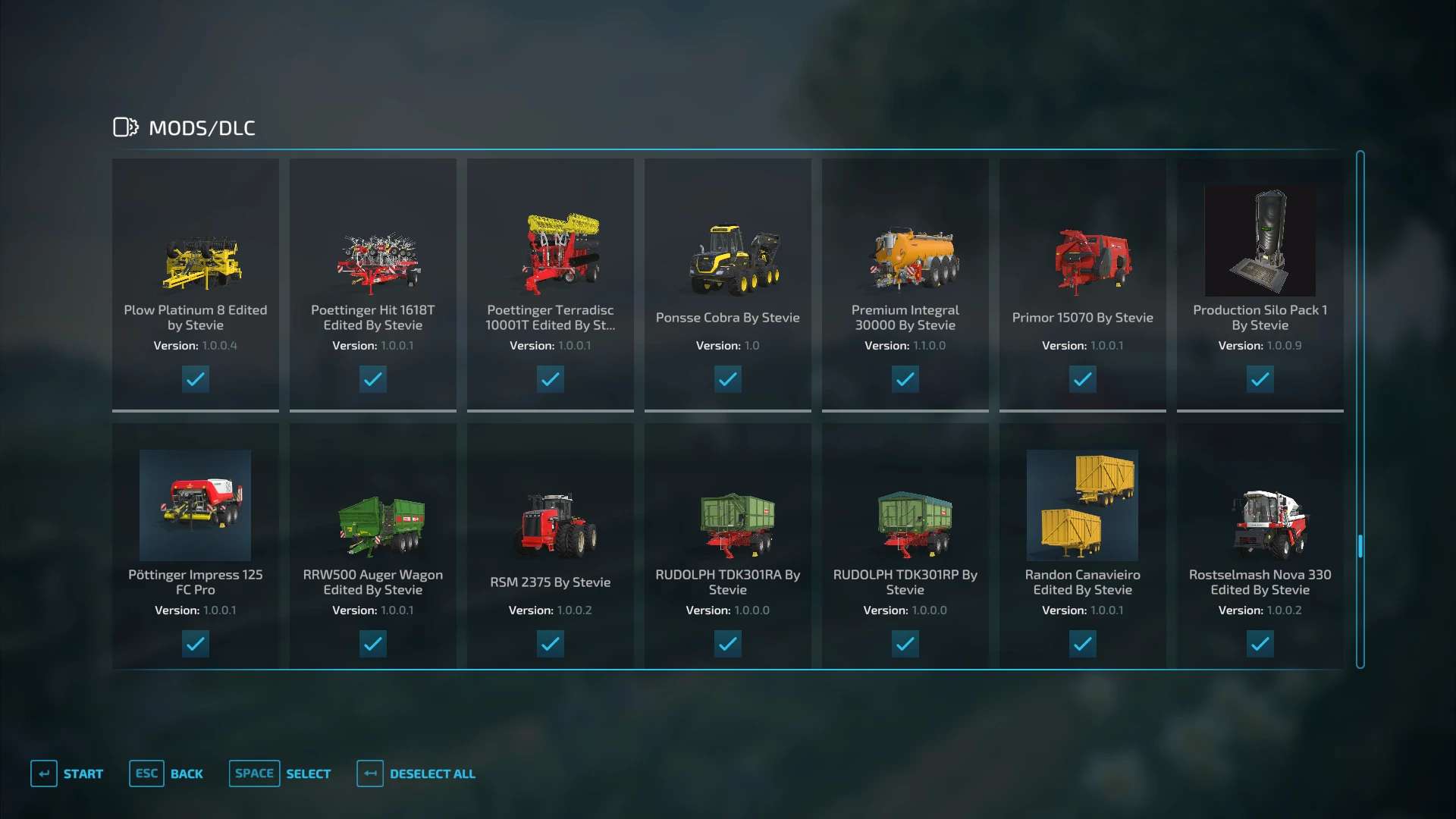Toggle Poettinger Terradisc 10001T checkbox
This screenshot has width=1456, height=819.
click(x=551, y=379)
